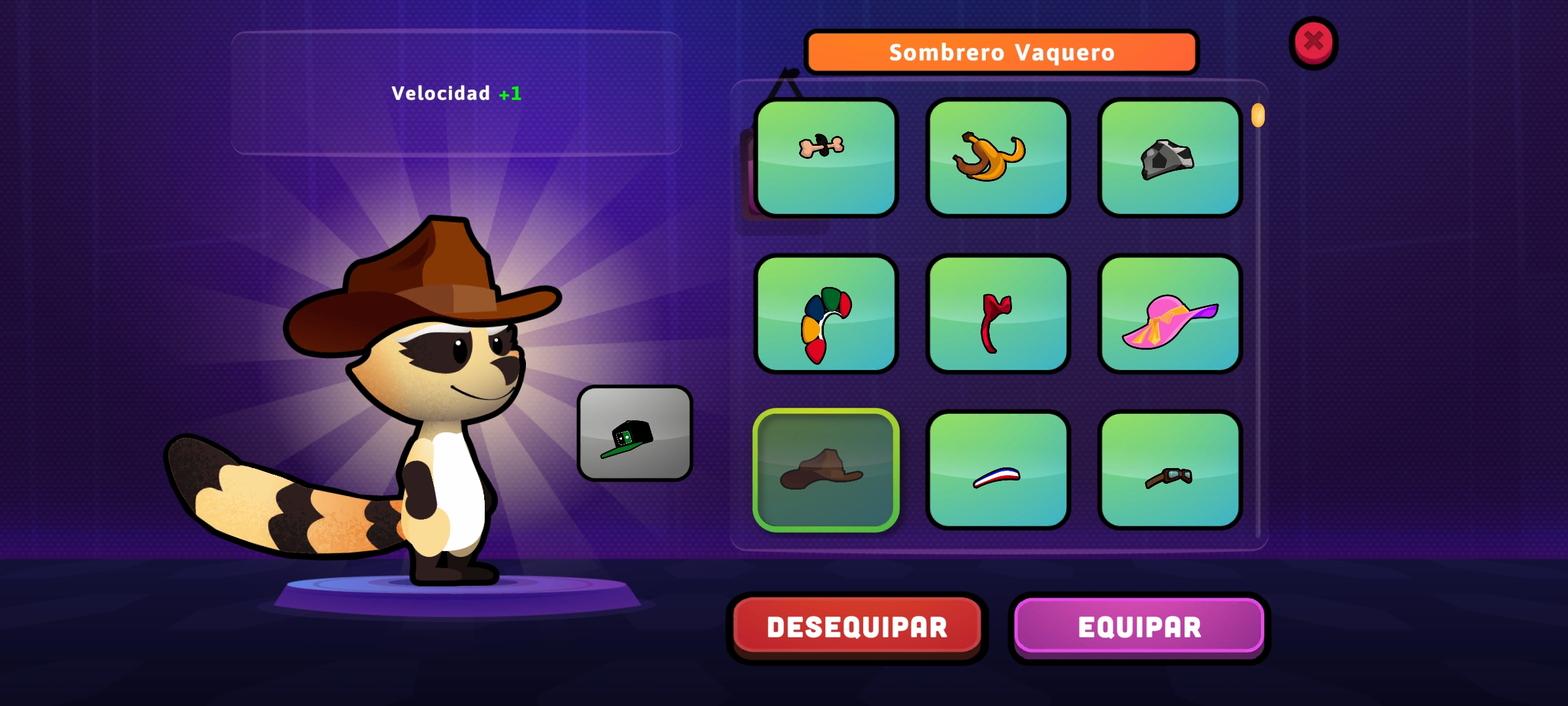Select the aviator goggles item
The image size is (1568, 706).
pos(1169,470)
